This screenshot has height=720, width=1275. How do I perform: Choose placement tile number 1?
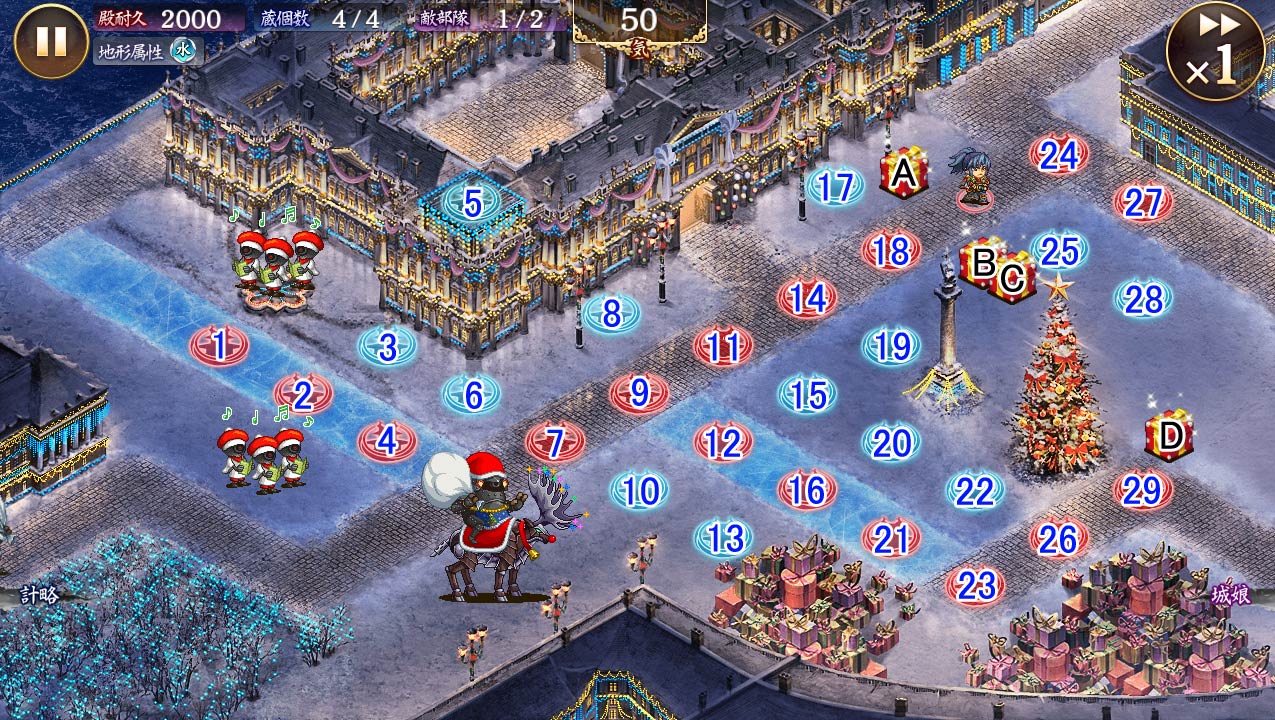tap(219, 346)
